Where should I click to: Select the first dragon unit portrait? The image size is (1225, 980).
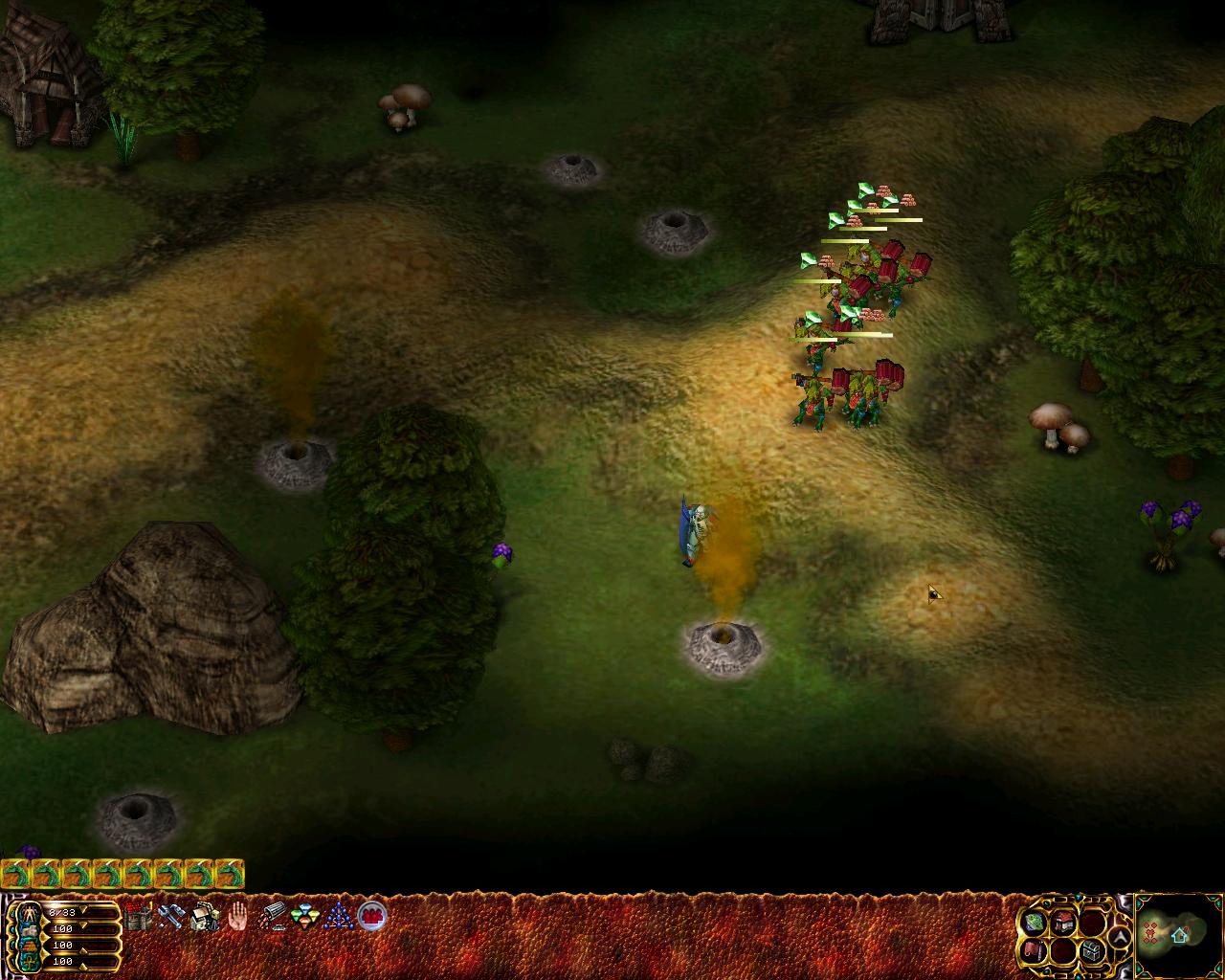[x=16, y=874]
